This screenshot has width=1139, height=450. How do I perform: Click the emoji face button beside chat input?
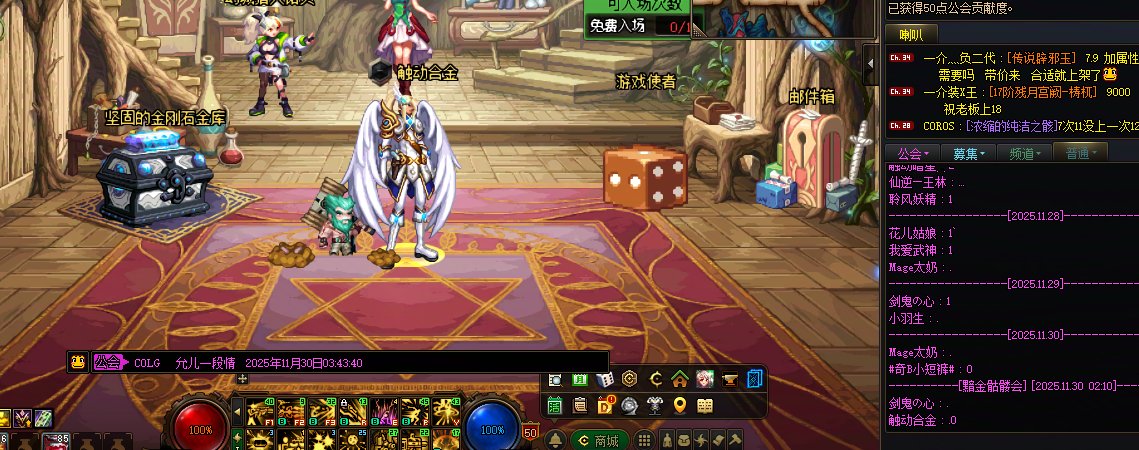77,362
